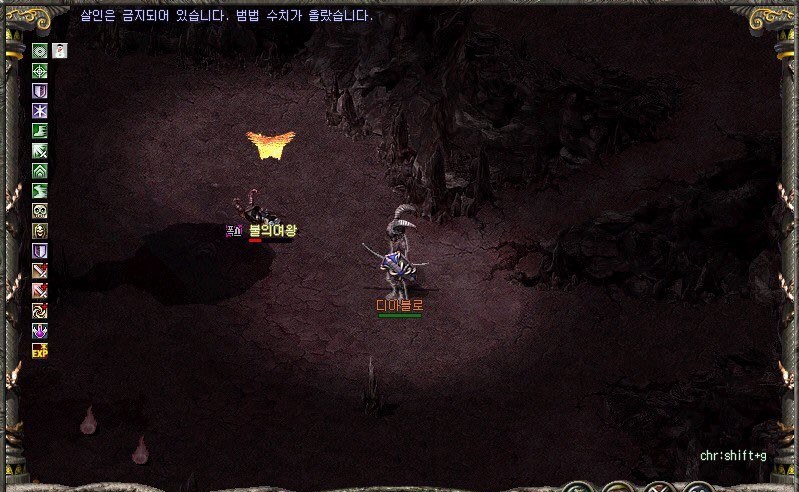799x492 pixels.
Task: Select the purple potion flask buff icon
Action: pos(40,331)
